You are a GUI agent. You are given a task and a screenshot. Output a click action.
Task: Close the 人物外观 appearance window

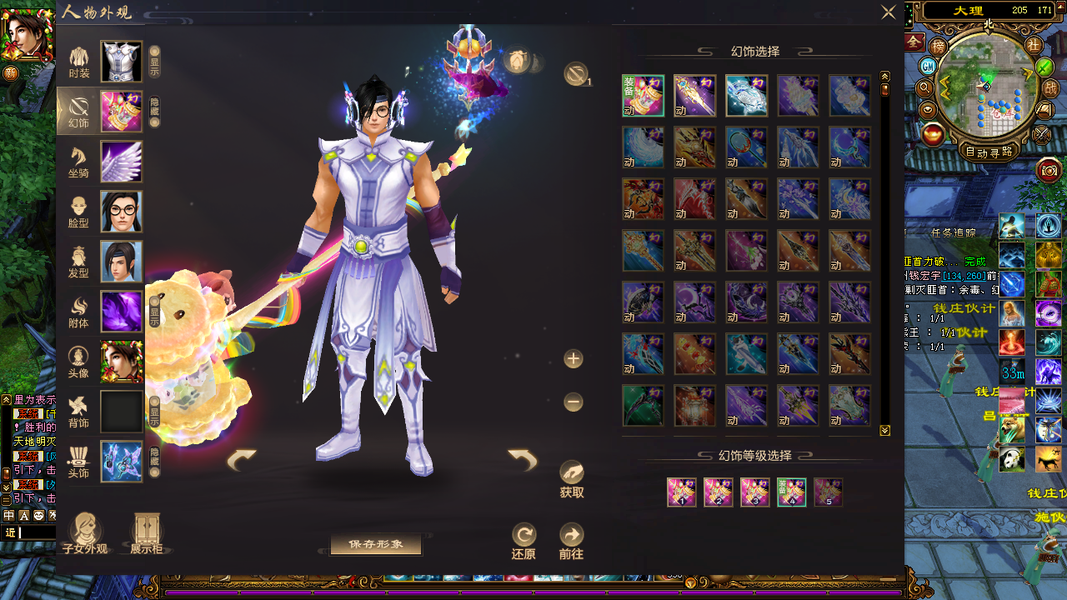click(888, 12)
